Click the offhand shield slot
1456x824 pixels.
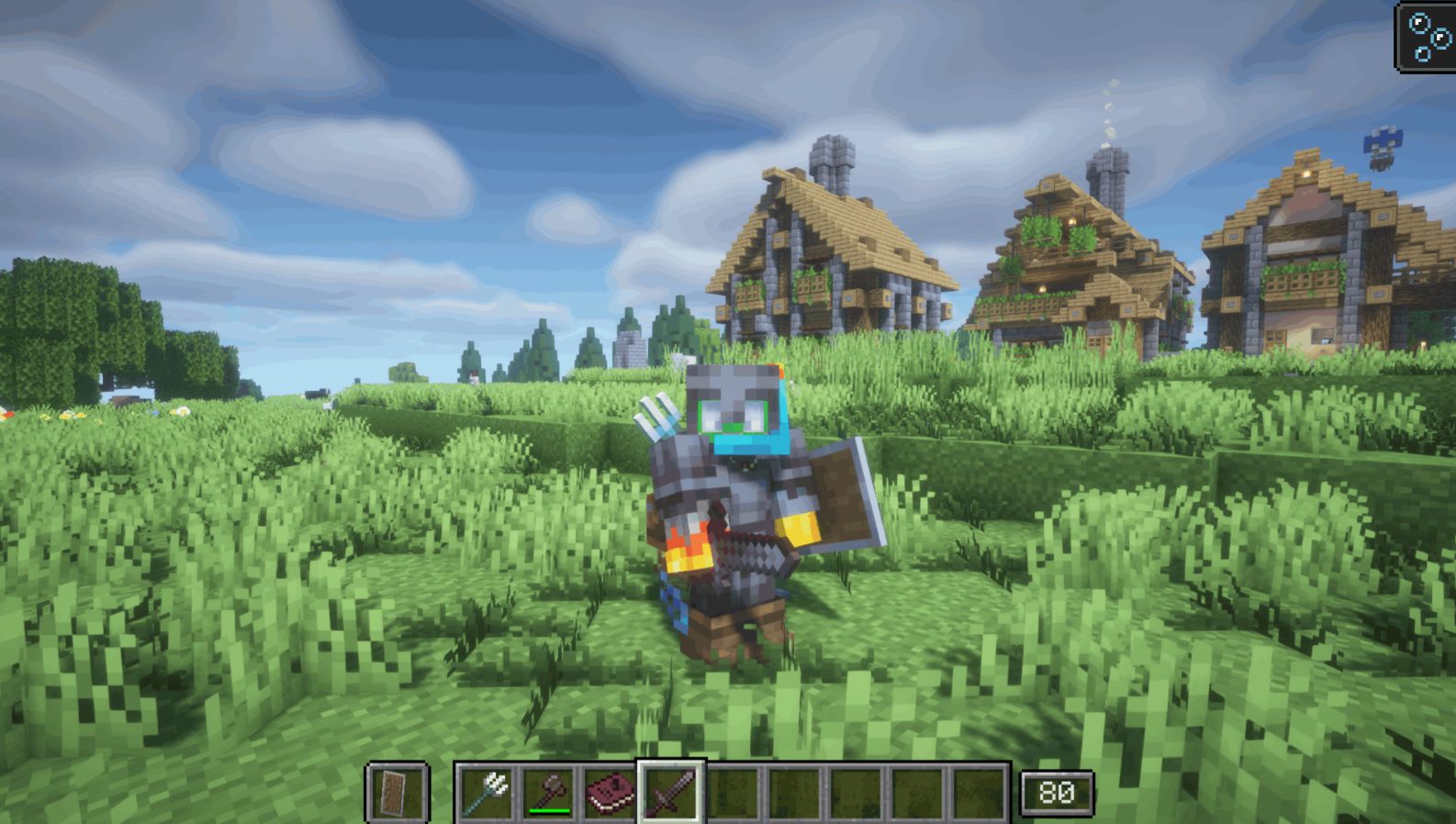pyautogui.click(x=397, y=792)
